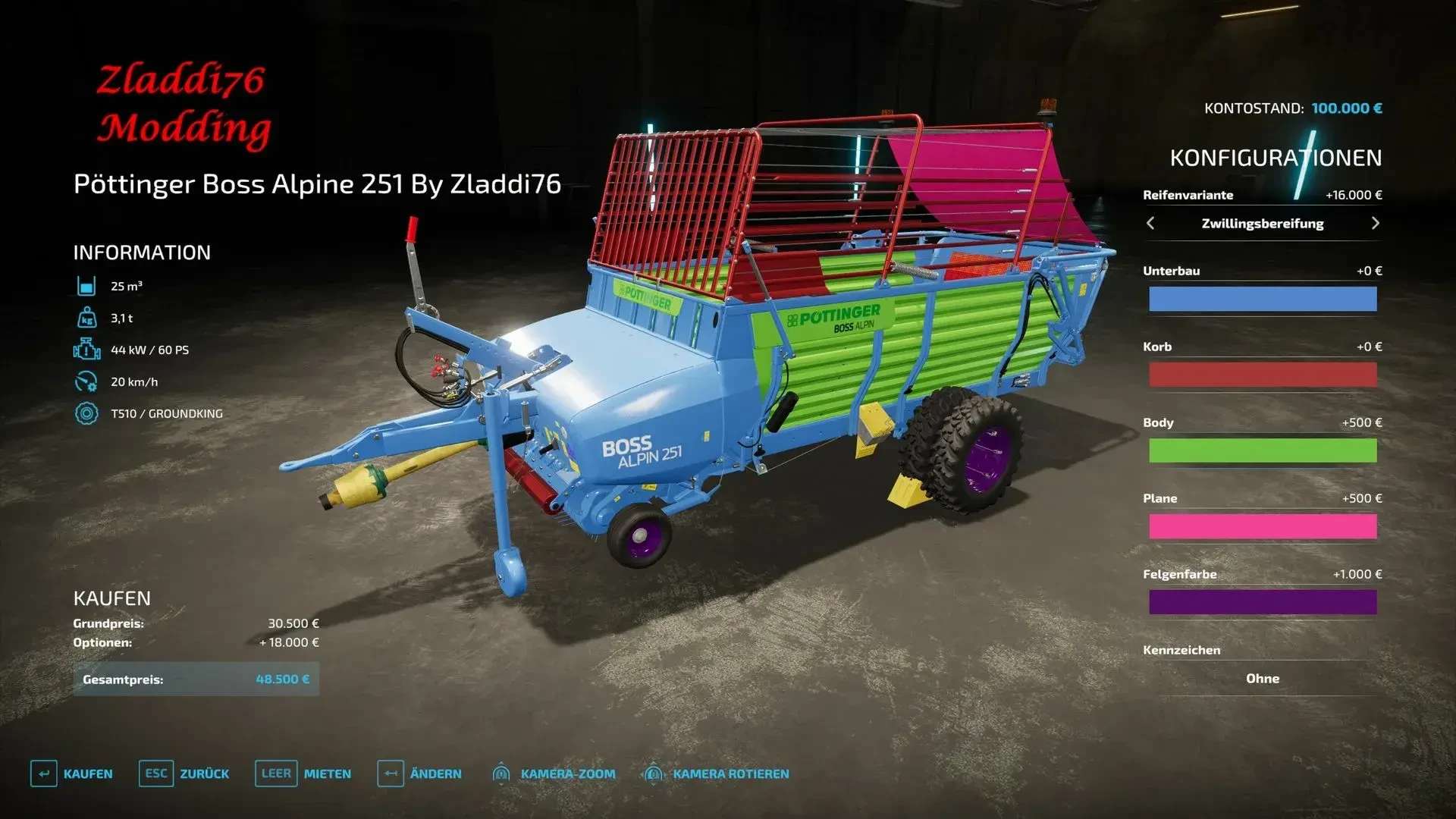
Task: Buy the trailer with Kaufen
Action: [72, 773]
